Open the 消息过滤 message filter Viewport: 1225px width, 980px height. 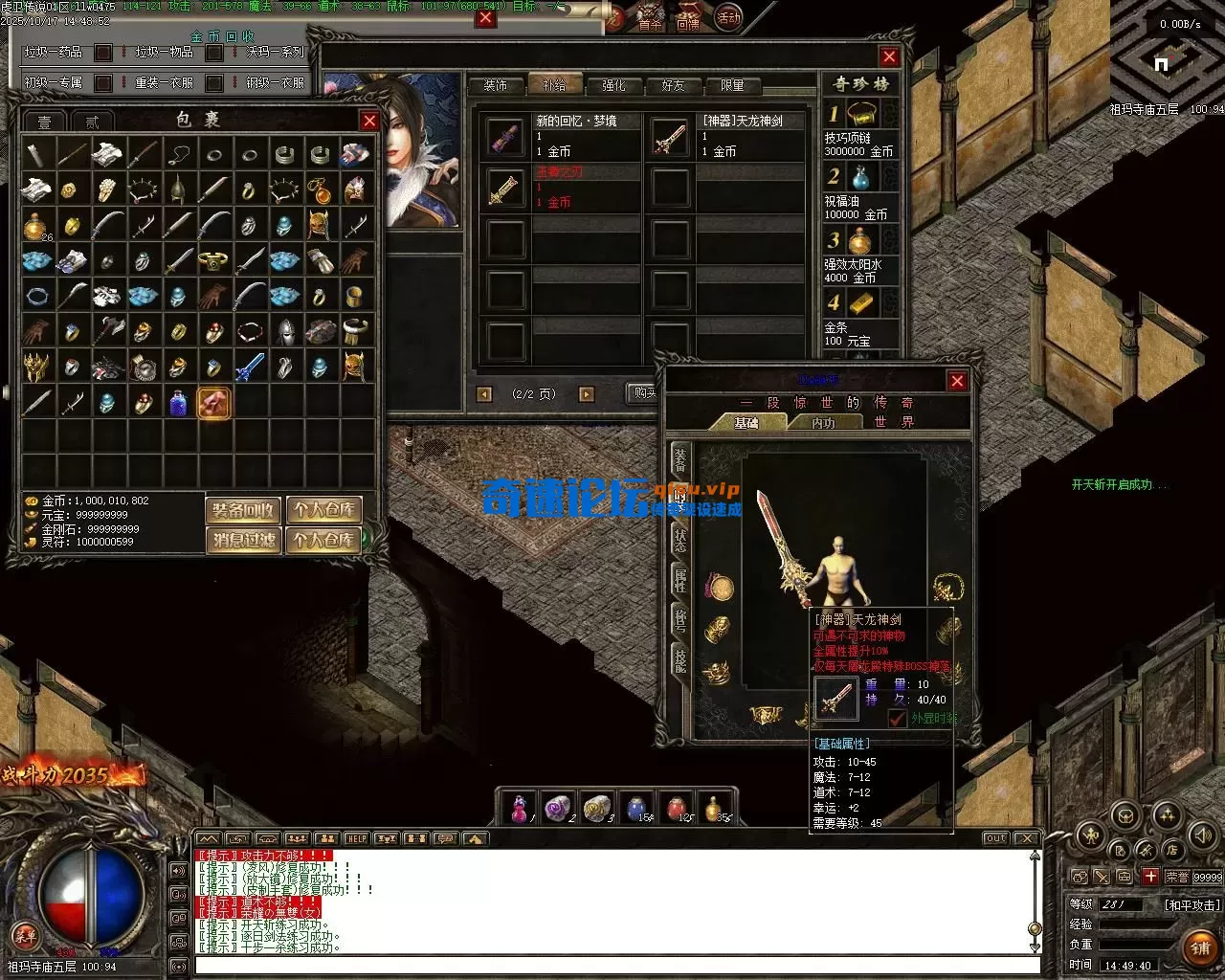243,541
